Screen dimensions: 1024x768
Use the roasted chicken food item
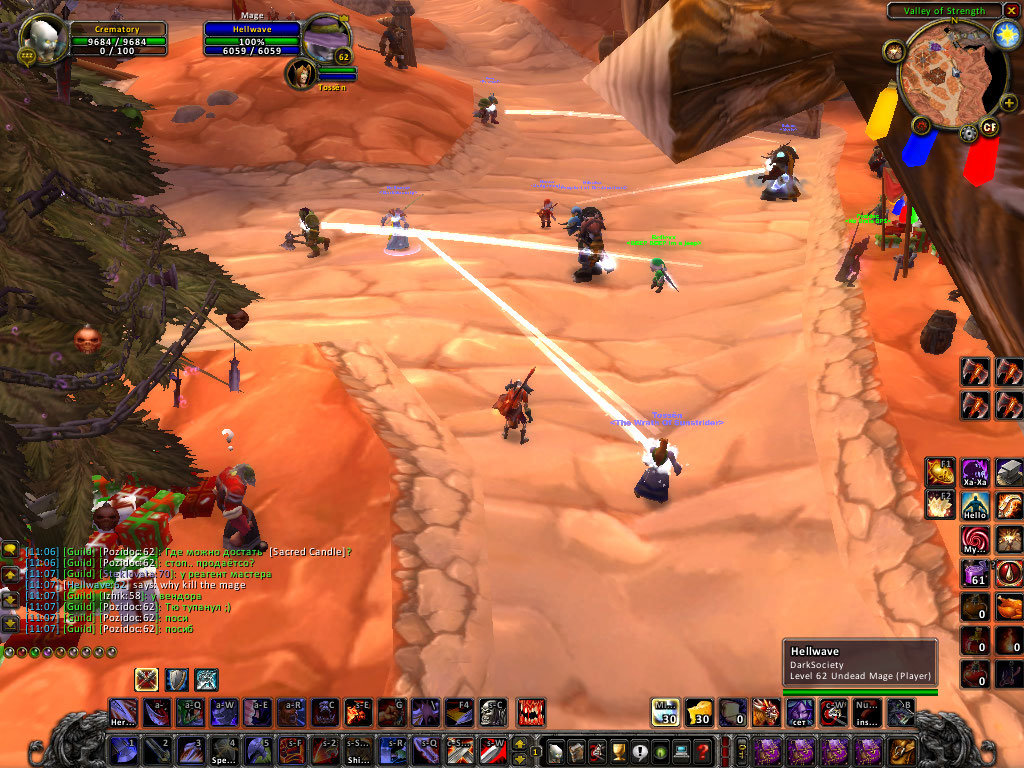coord(1009,608)
